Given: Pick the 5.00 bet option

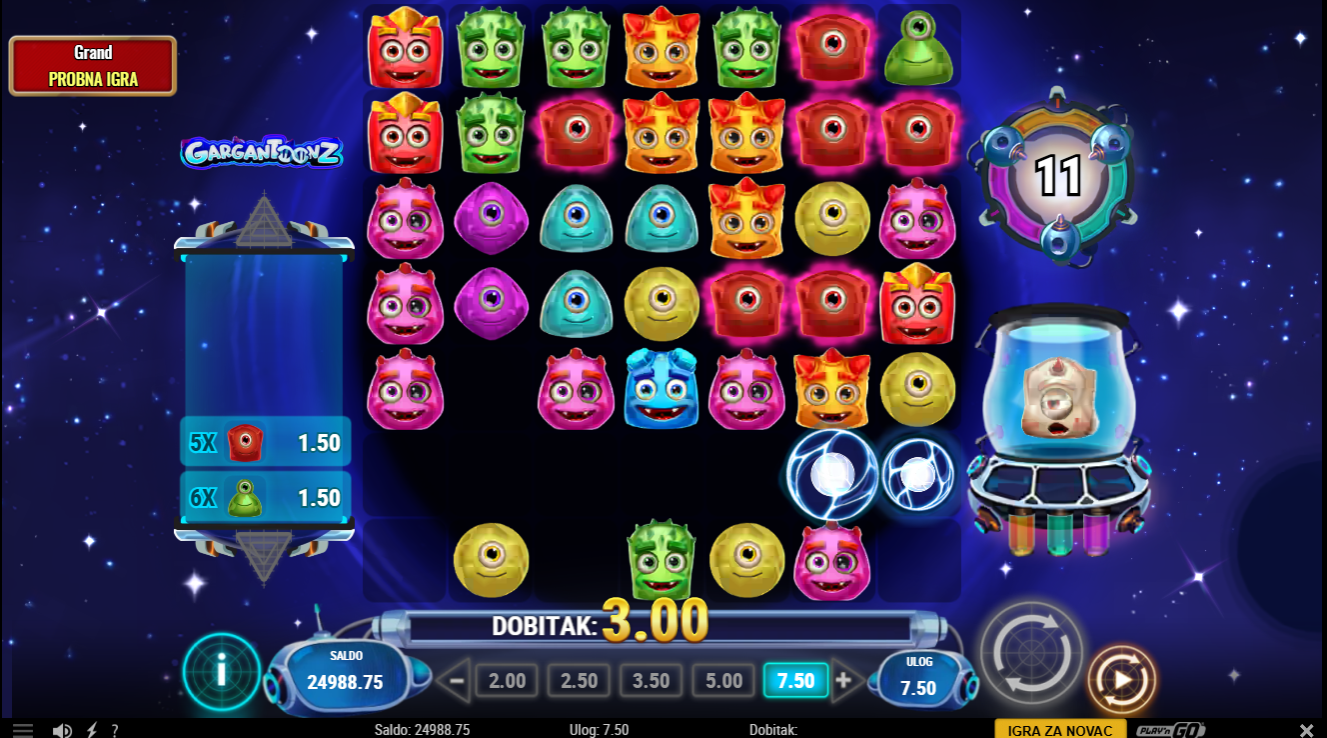Looking at the screenshot, I should pos(723,681).
